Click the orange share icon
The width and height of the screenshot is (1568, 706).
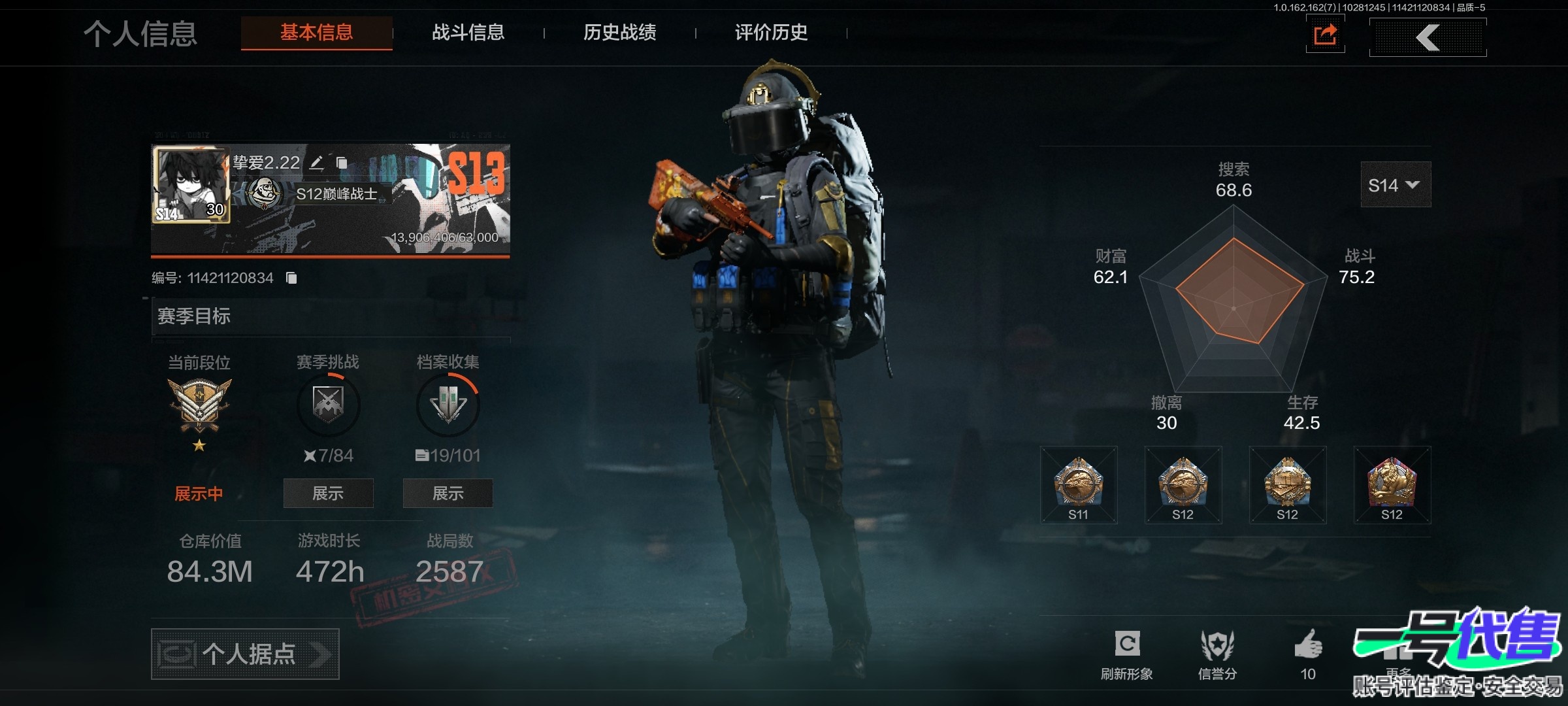click(1325, 35)
